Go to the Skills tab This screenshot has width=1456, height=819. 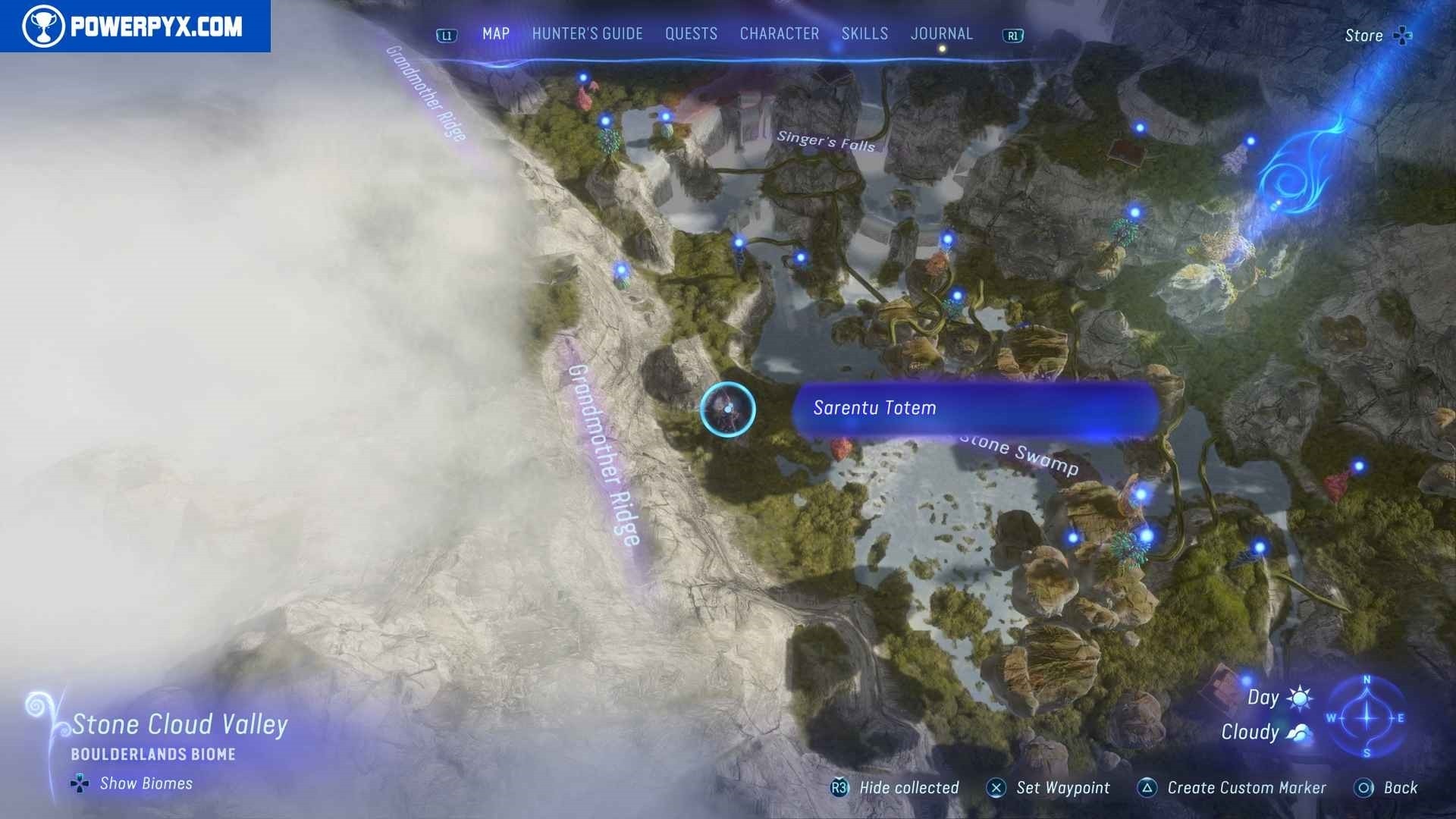pos(864,34)
